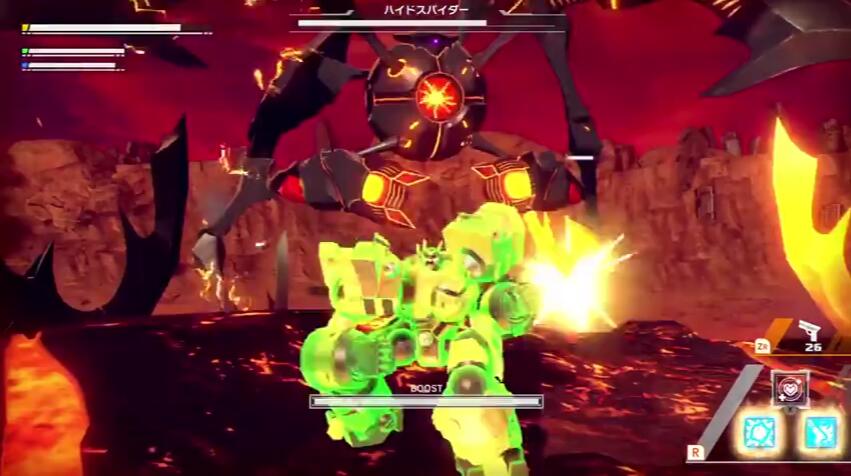Select the pistol weapon icon
Viewport: 851px width, 476px height.
(x=809, y=330)
